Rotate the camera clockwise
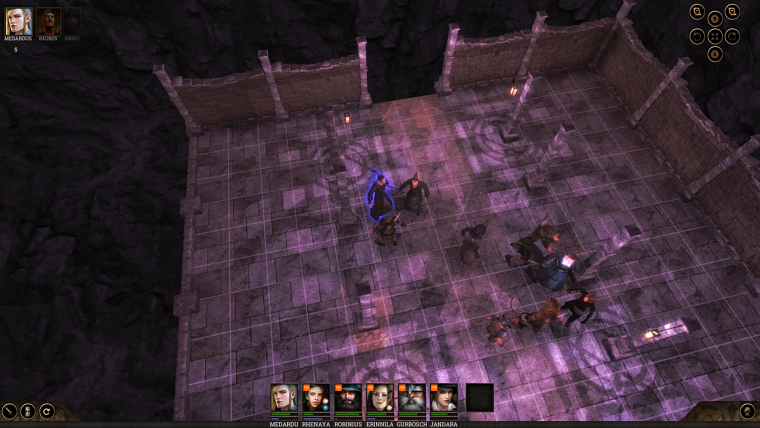Viewport: 760px width, 428px height. click(x=732, y=36)
